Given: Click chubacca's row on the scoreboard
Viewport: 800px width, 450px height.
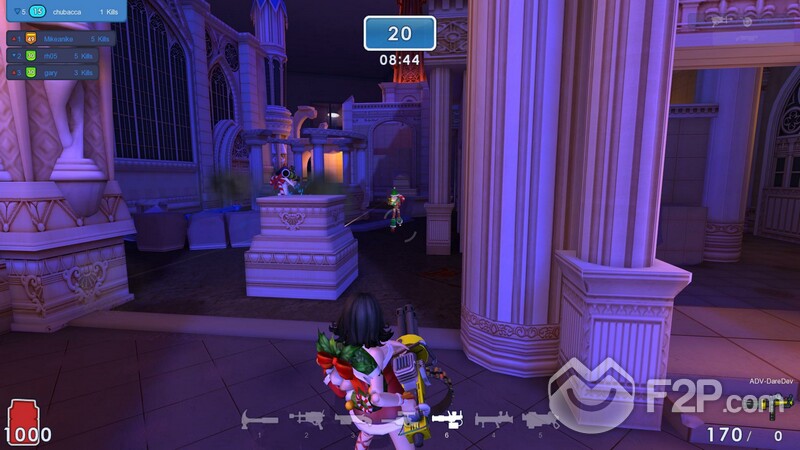Looking at the screenshot, I should point(64,11).
